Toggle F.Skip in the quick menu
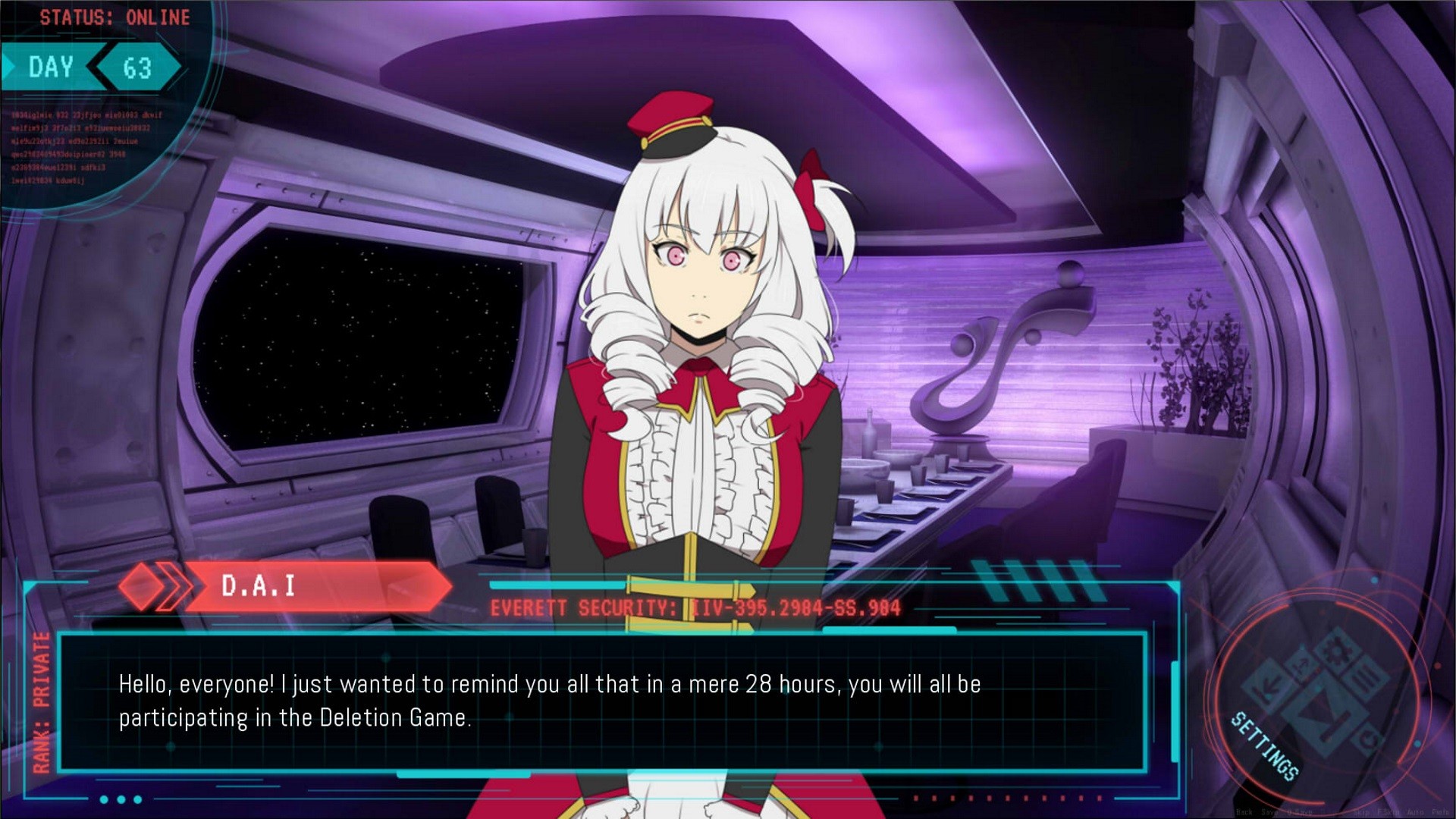 [1389, 811]
